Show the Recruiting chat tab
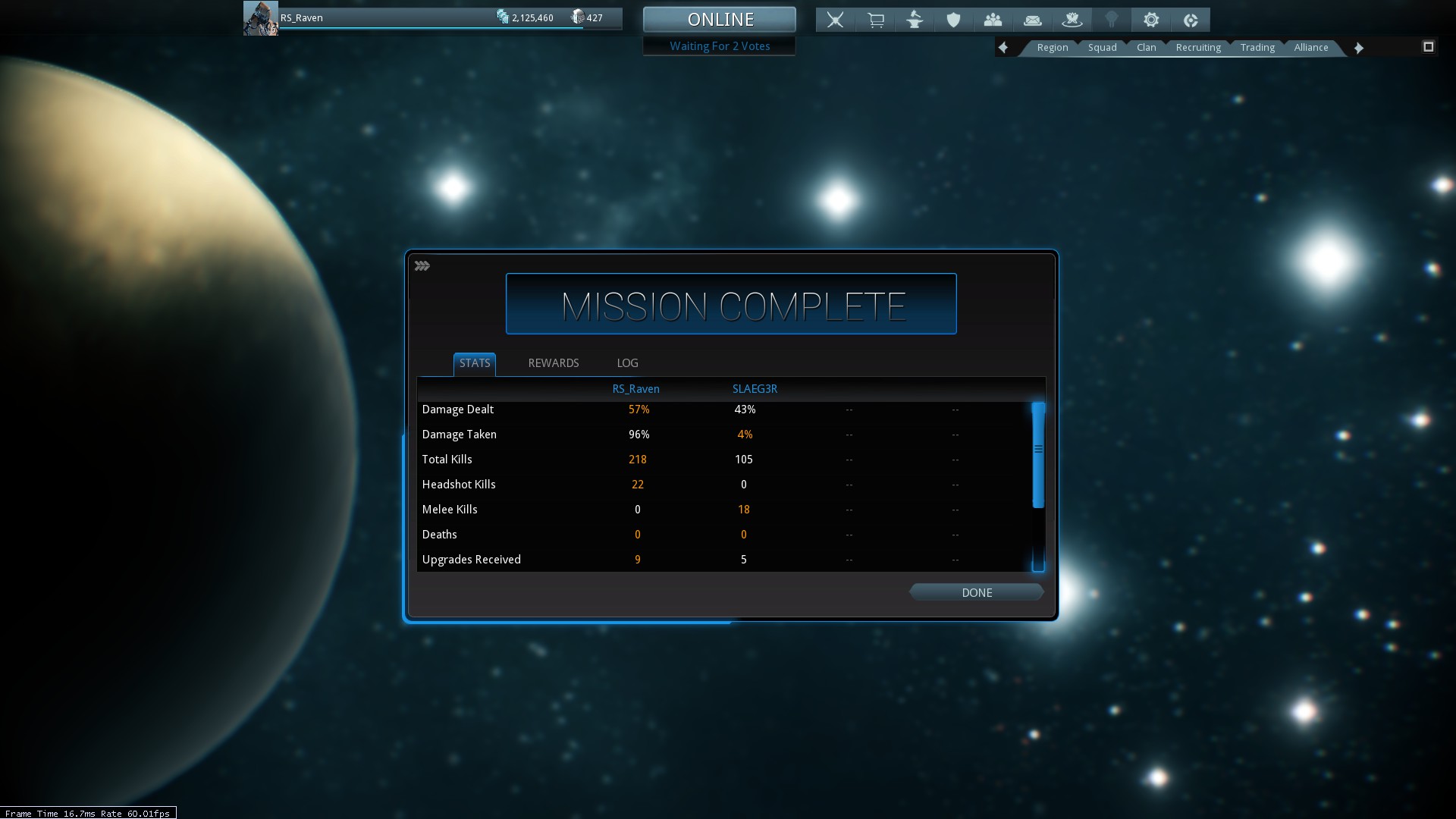This screenshot has width=1456, height=819. tap(1198, 48)
